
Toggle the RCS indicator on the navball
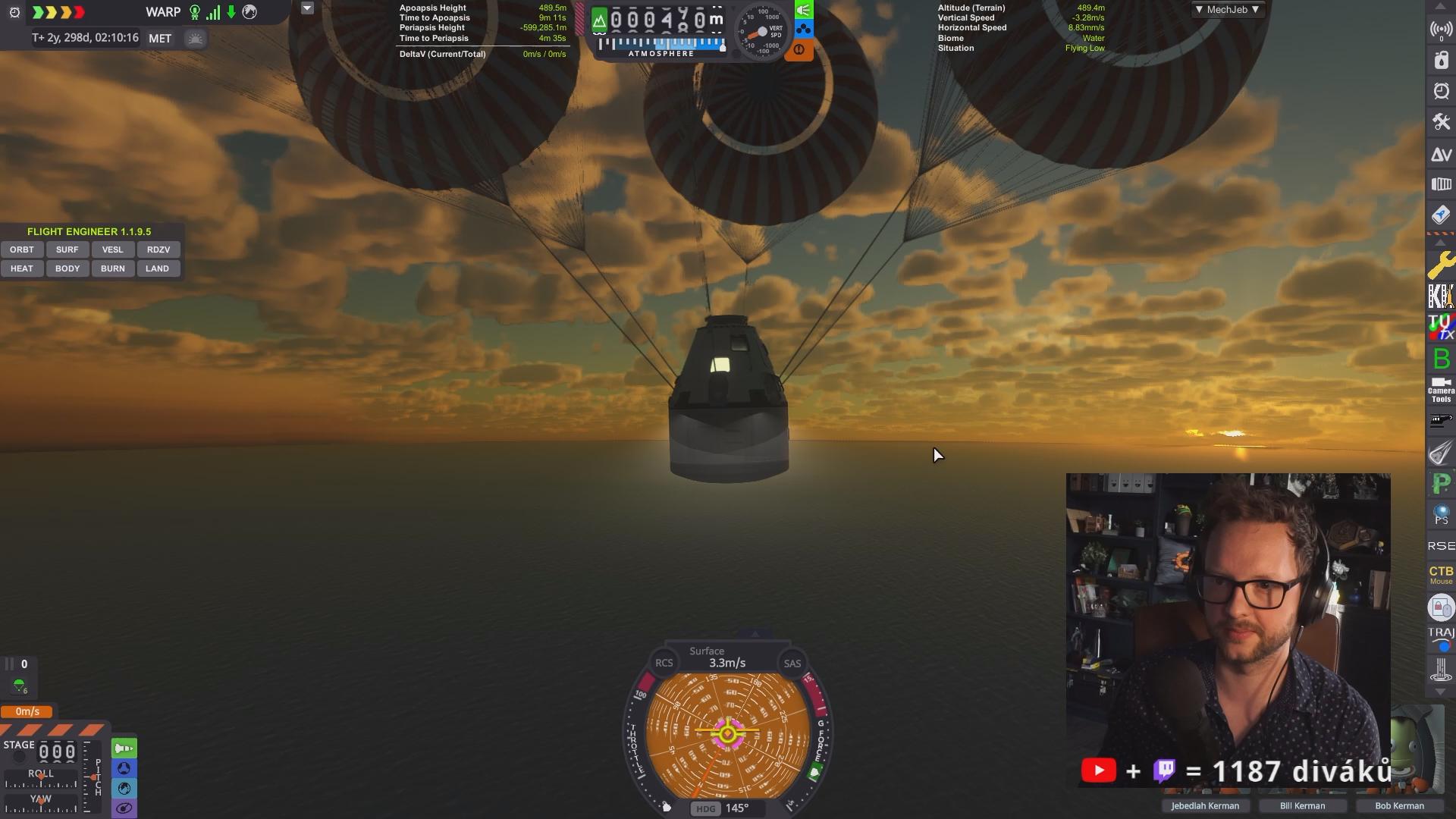point(664,663)
